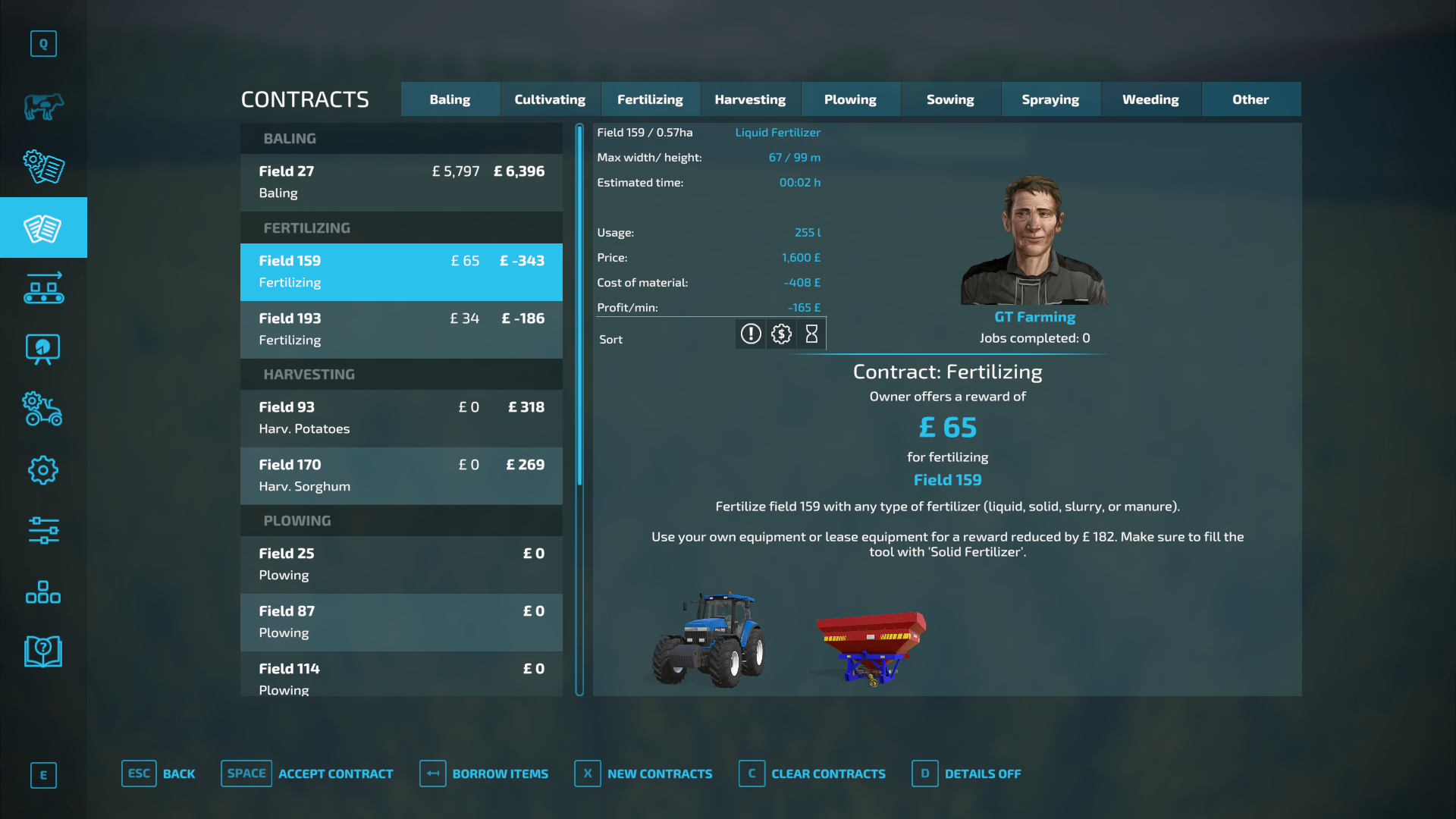This screenshot has width=1456, height=819.
Task: Open the animals overview in sidebar
Action: (43, 106)
